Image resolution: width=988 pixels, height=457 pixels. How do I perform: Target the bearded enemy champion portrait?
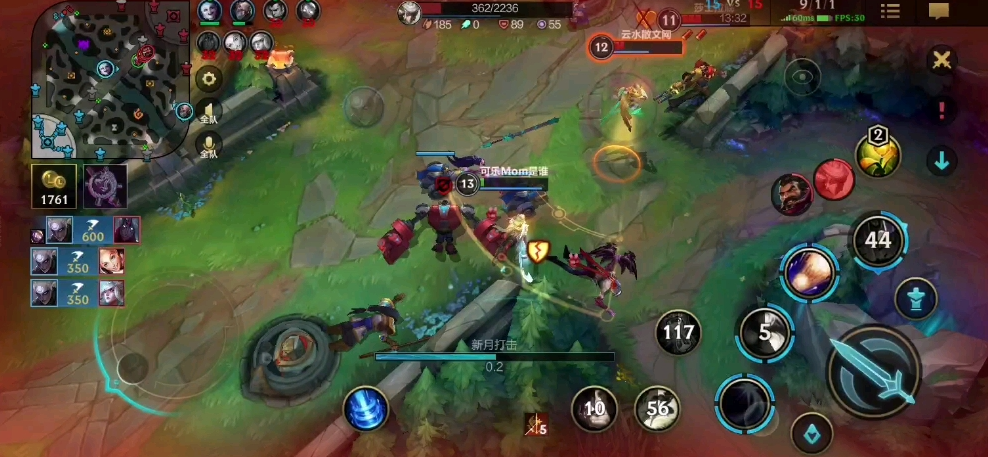pyautogui.click(x=790, y=193)
